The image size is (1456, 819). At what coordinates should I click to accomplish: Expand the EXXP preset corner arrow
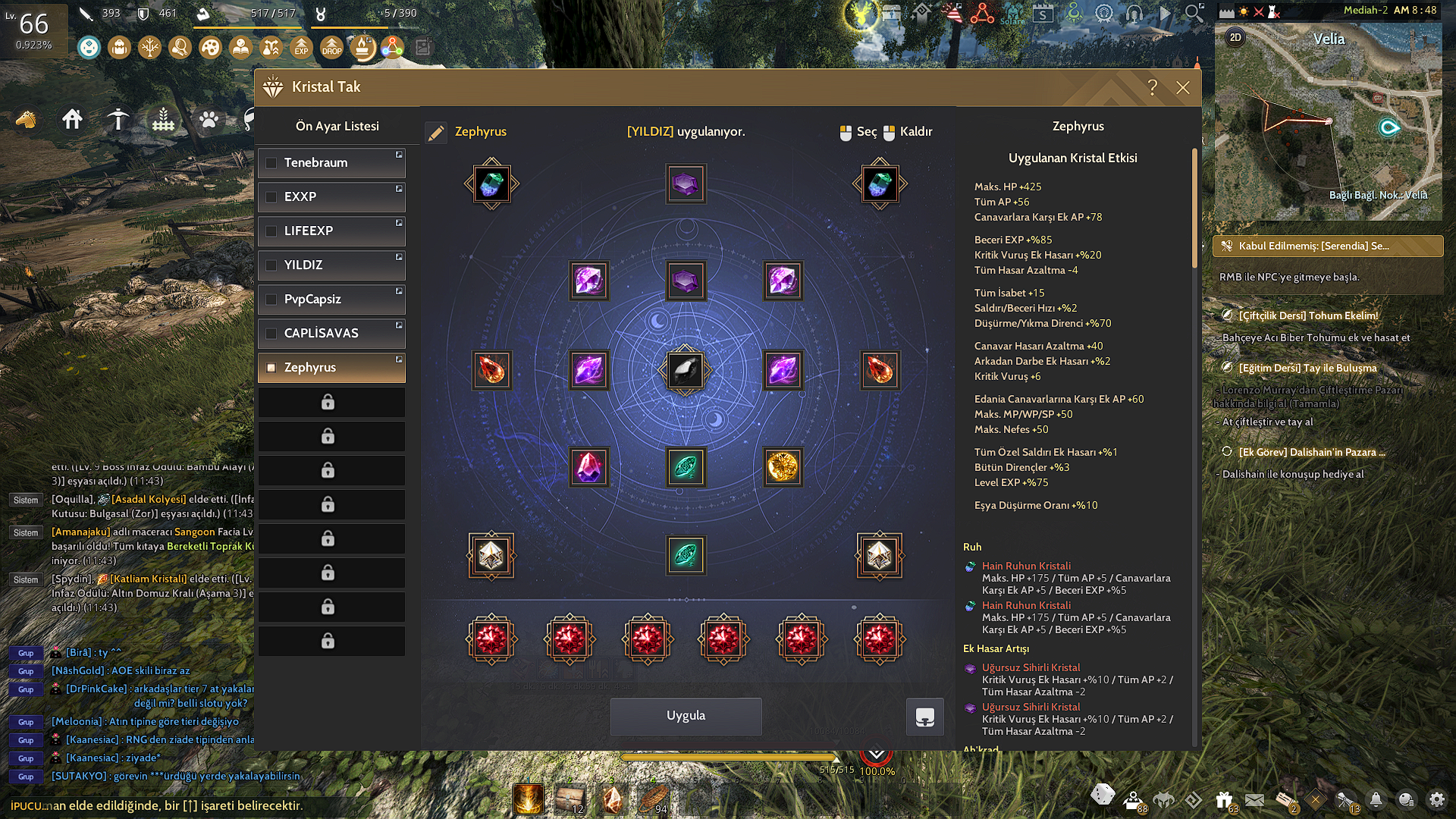point(399,190)
